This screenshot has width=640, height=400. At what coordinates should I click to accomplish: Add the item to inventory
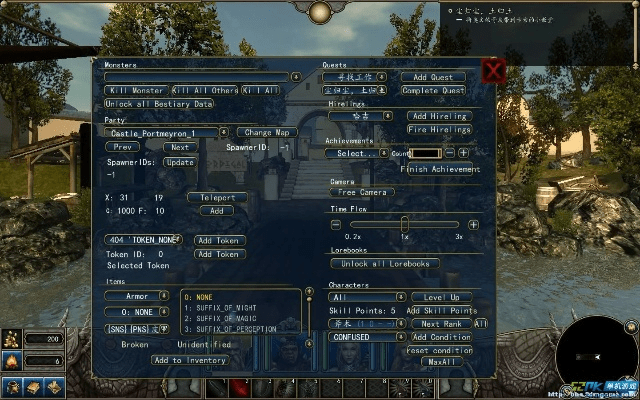pyautogui.click(x=190, y=360)
